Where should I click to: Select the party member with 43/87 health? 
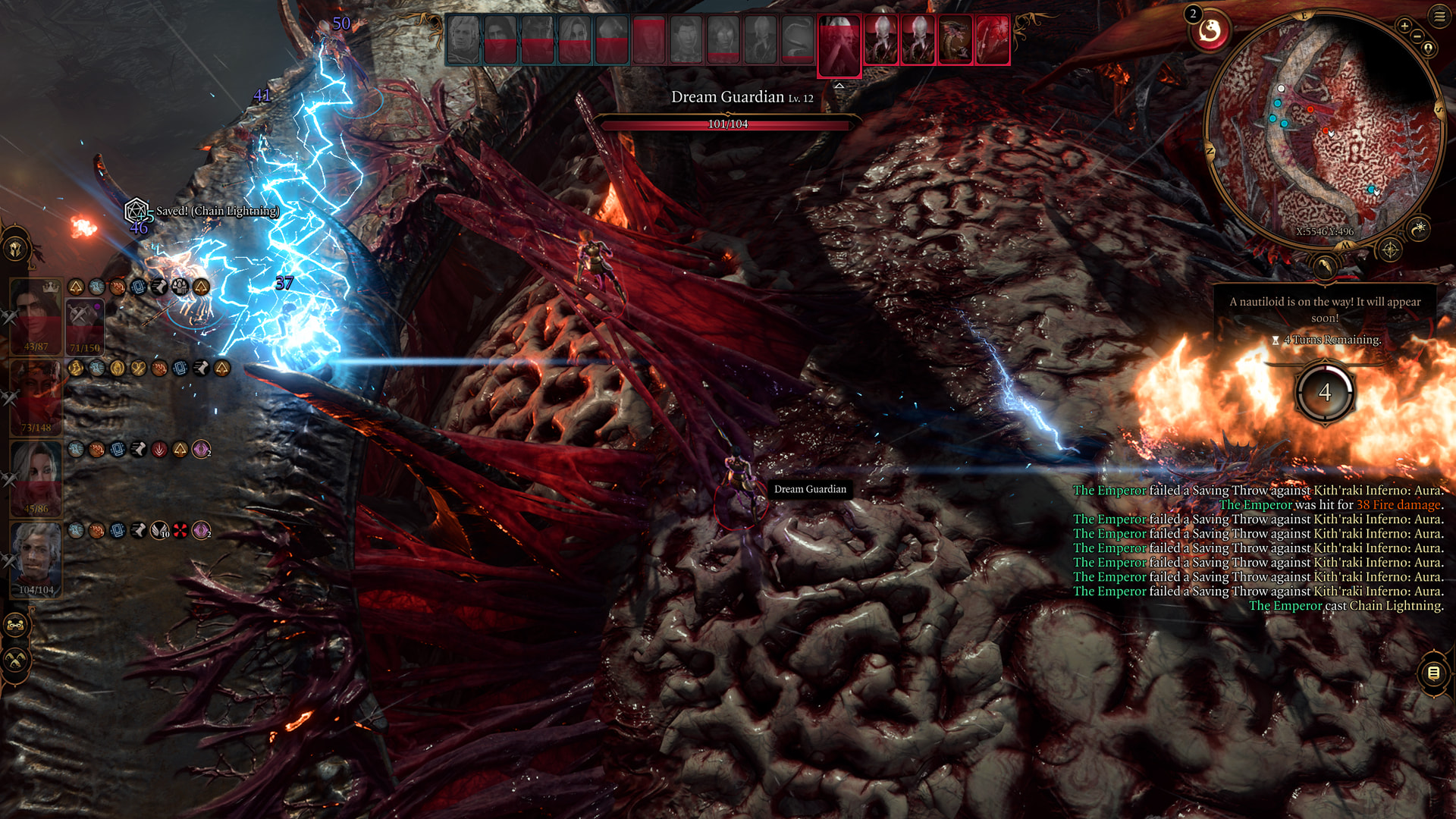coord(36,316)
